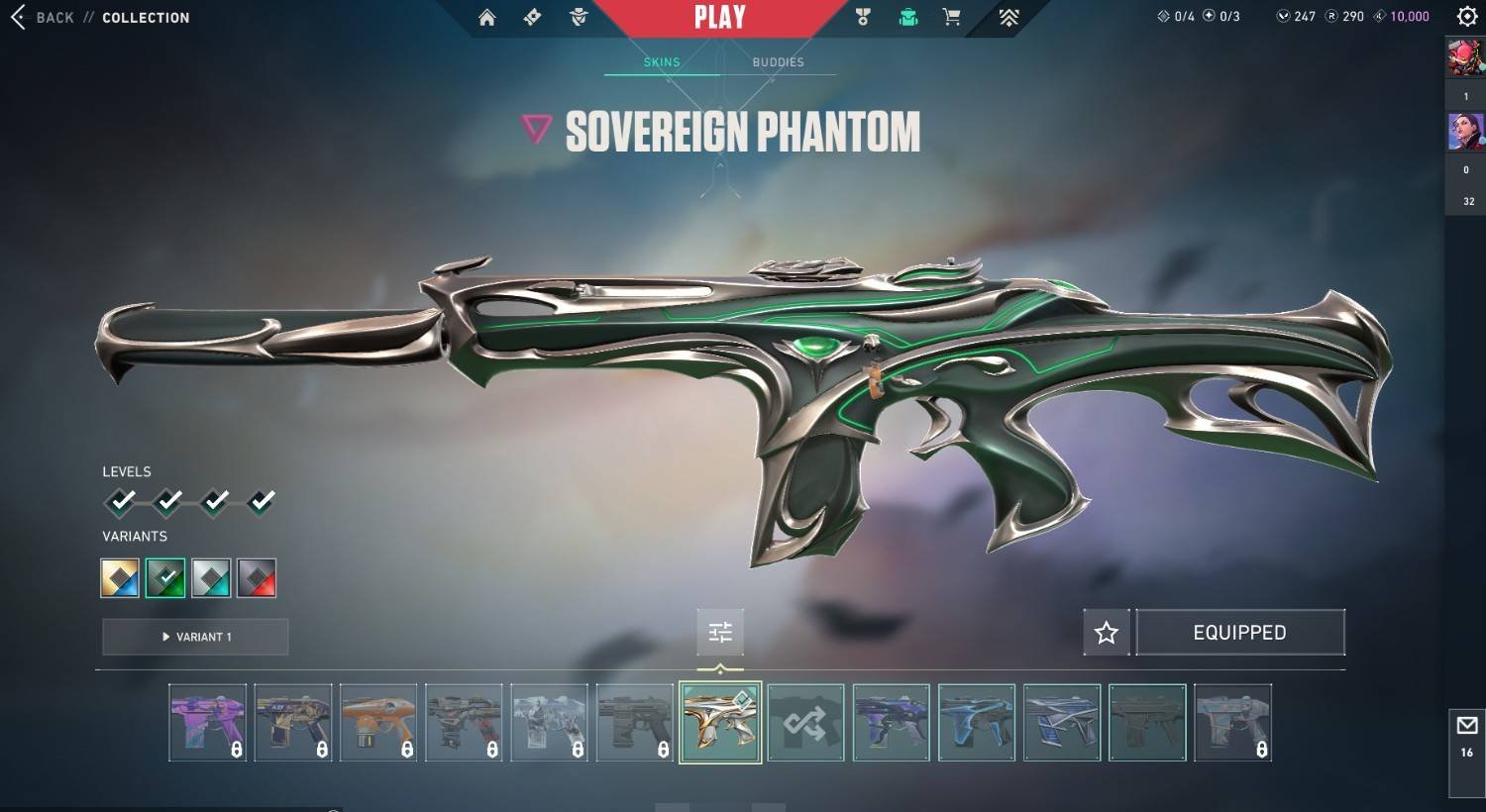Pick the random shuffle skin tile
Viewport: 1486px width, 812px height.
(805, 723)
